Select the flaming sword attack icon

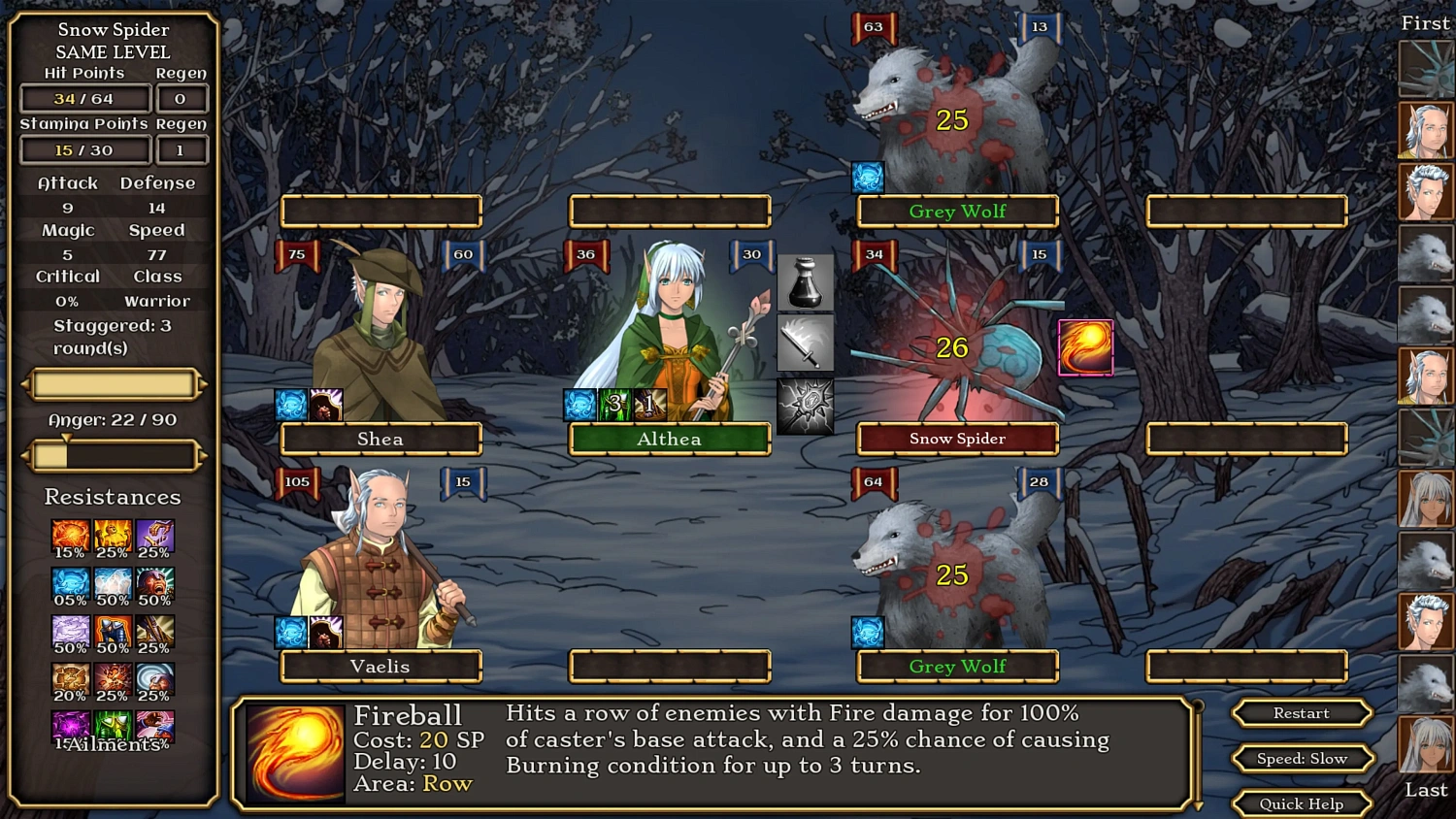tap(805, 343)
